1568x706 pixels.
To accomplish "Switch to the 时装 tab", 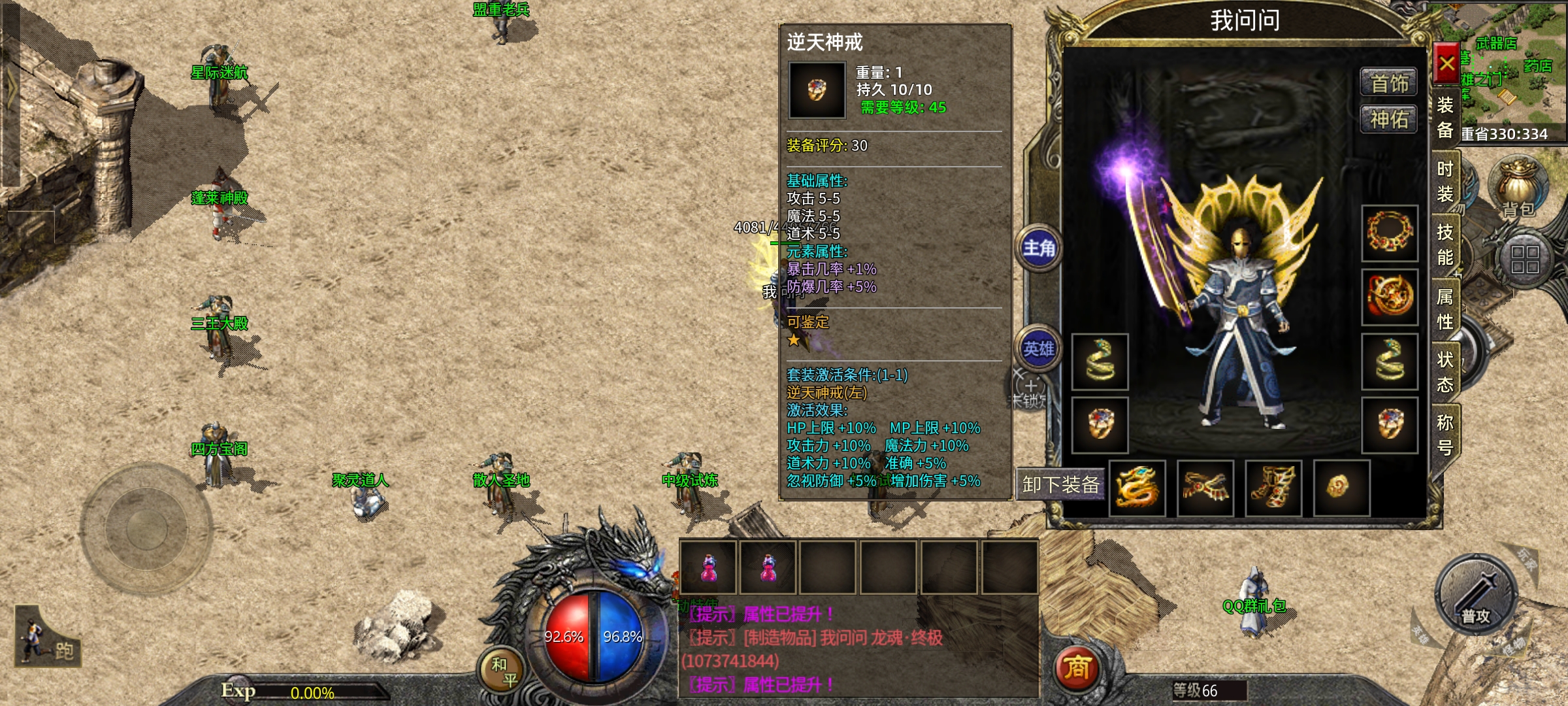I will click(x=1445, y=181).
